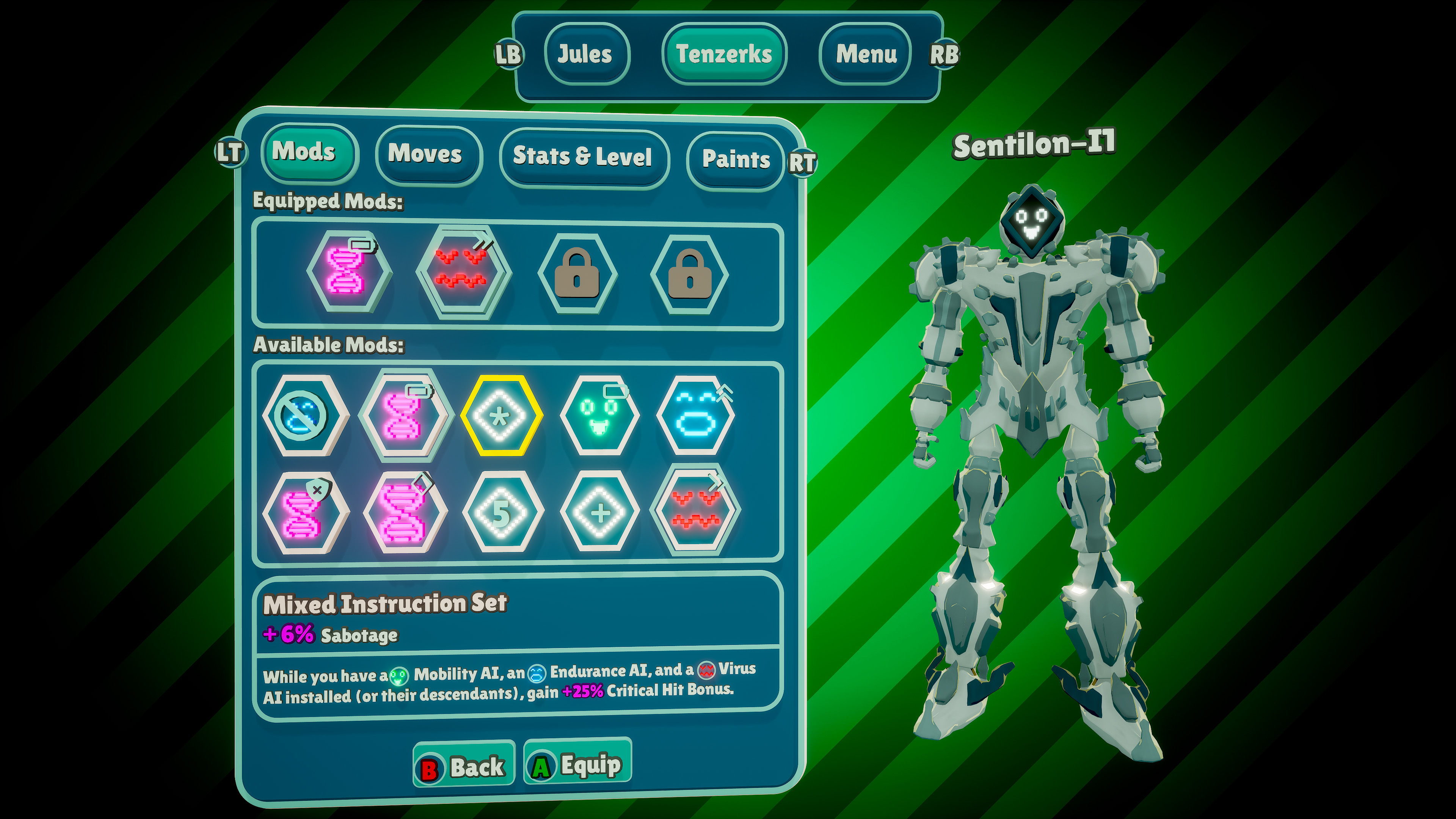
Task: Show the Mods tab
Action: pos(304,152)
